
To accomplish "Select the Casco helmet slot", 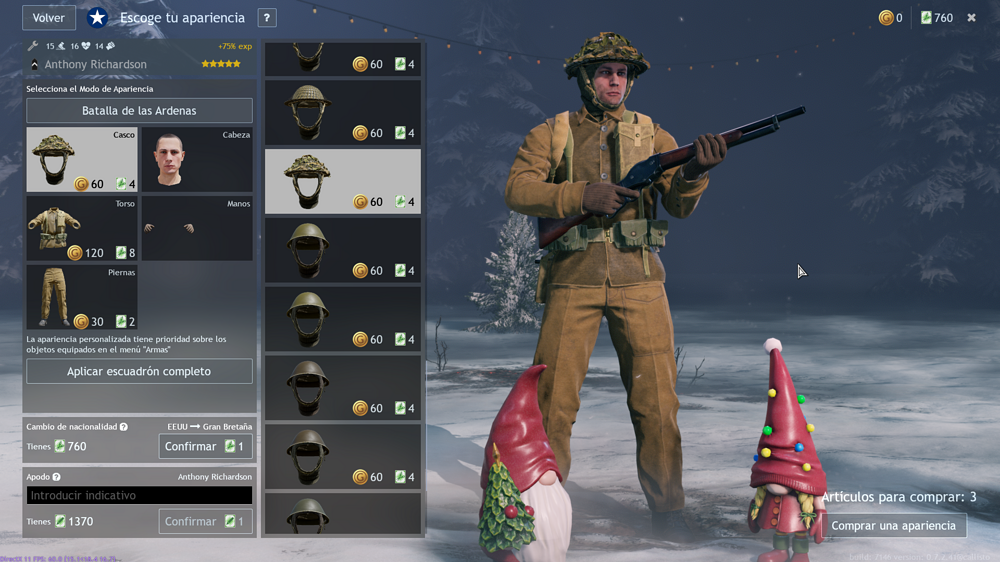I will point(82,160).
